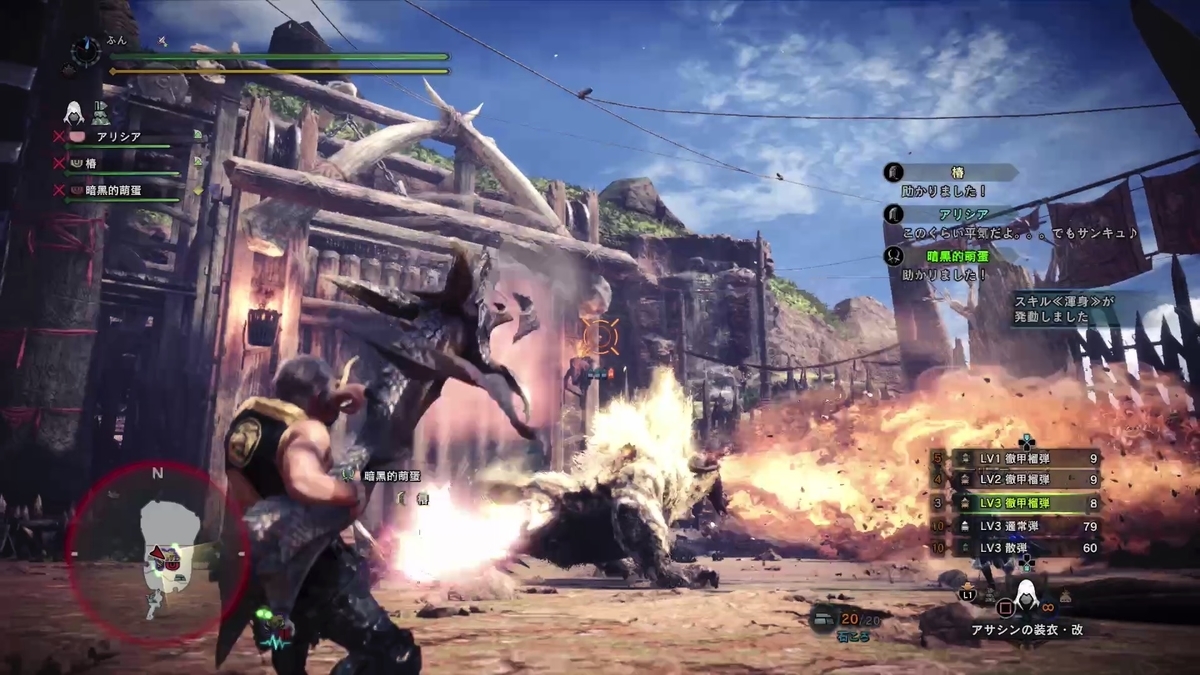Pick the LV3 散弾 ammo row
Image resolution: width=1200 pixels, height=675 pixels.
[x=1025, y=547]
